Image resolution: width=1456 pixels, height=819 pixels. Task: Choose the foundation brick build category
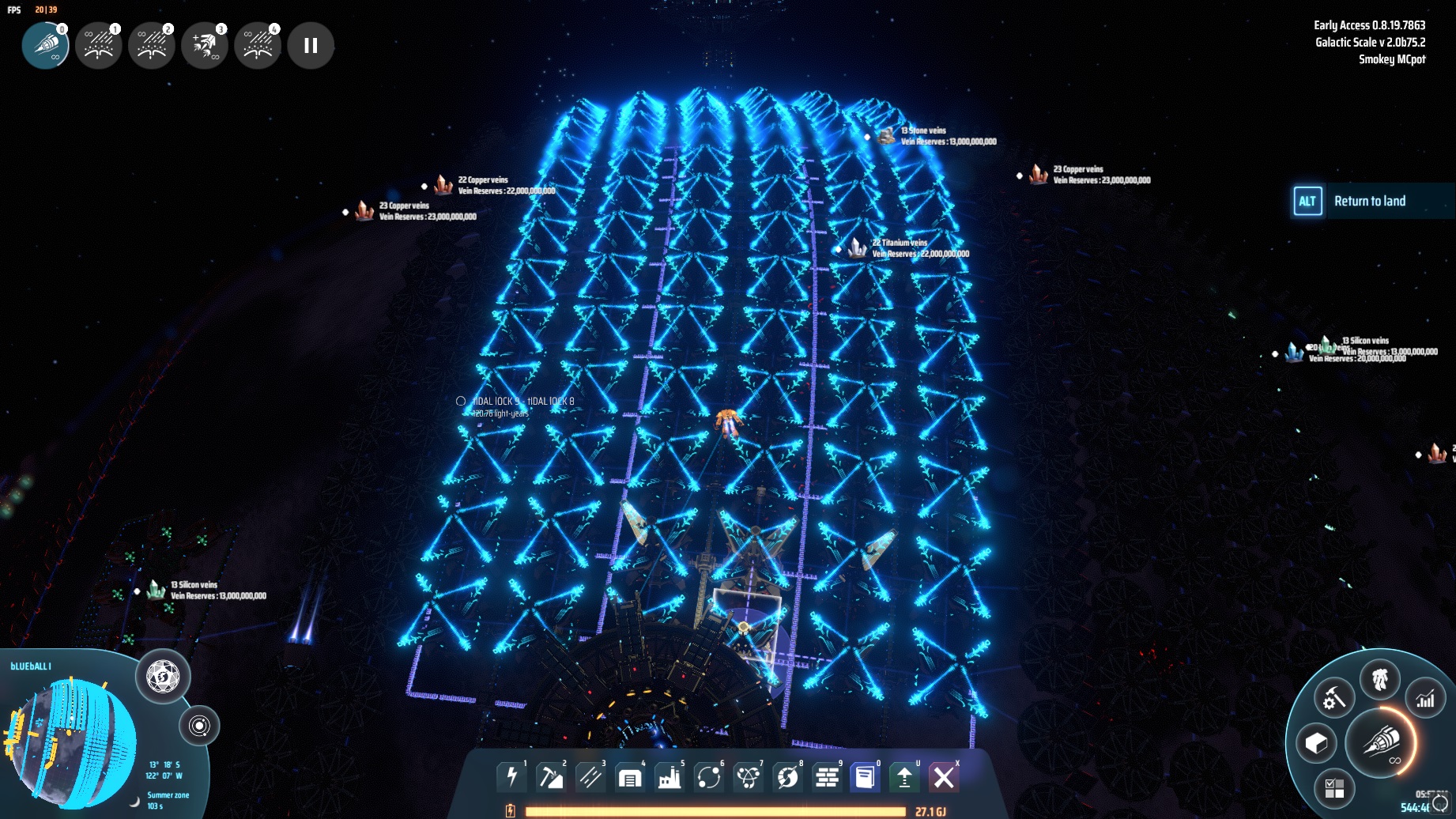(x=827, y=777)
